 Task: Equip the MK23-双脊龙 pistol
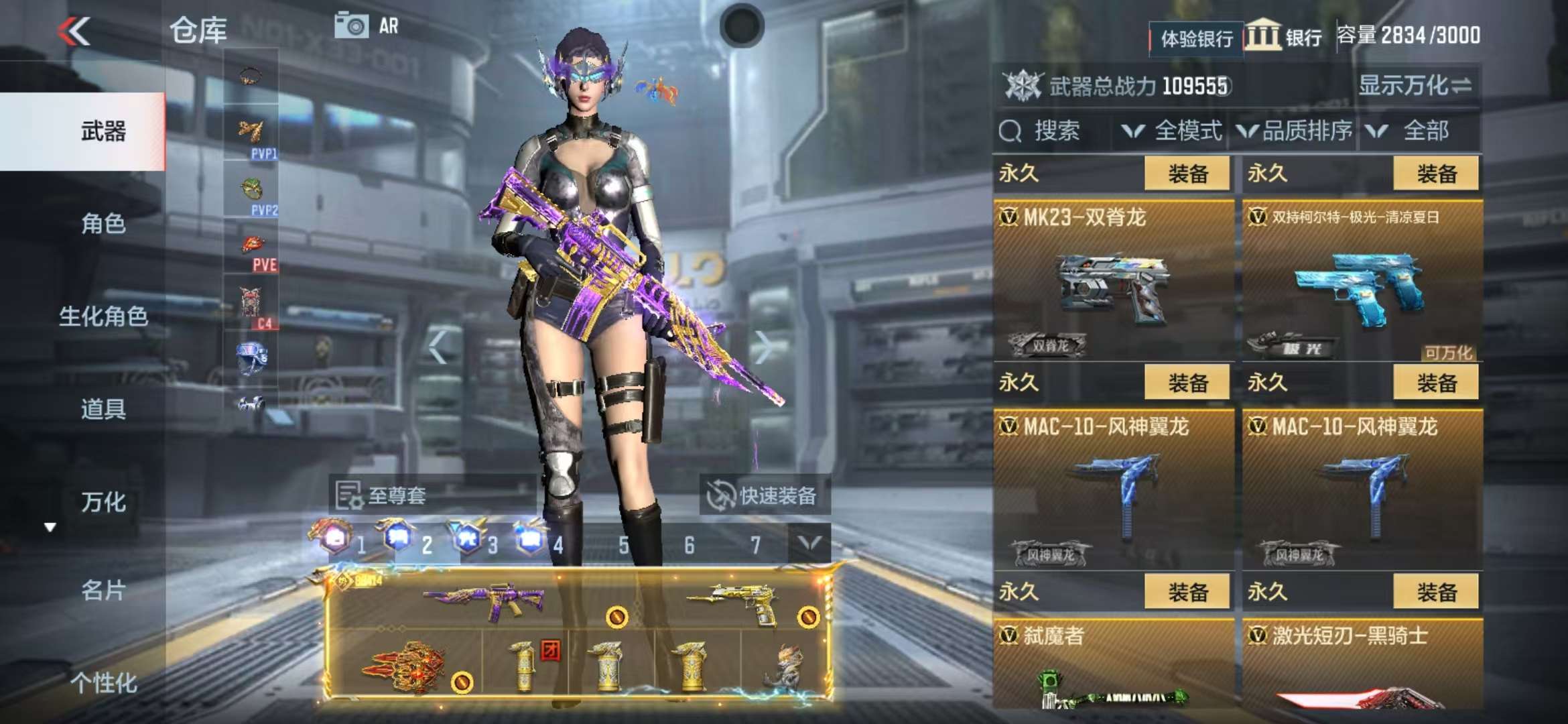coord(1187,174)
